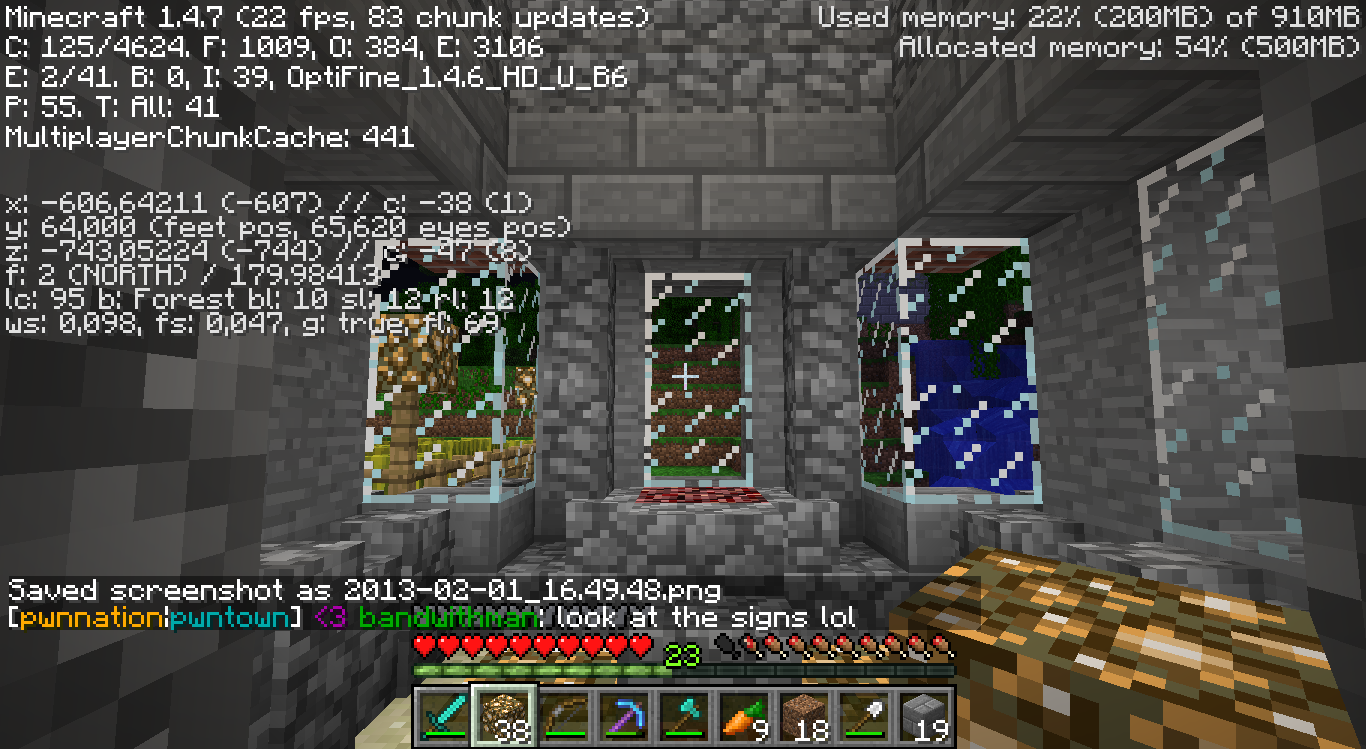The height and width of the screenshot is (749, 1366).
Task: Click the leftmost heart in the health bar
Action: click(425, 647)
